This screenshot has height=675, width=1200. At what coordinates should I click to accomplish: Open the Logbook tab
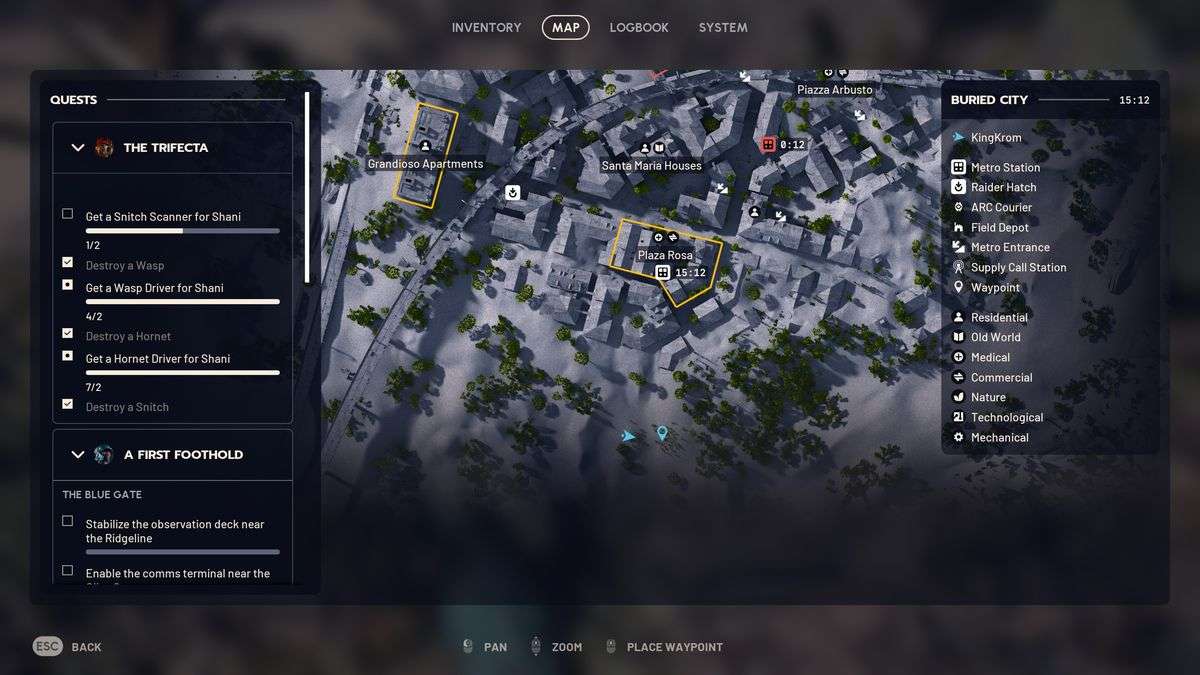639,28
